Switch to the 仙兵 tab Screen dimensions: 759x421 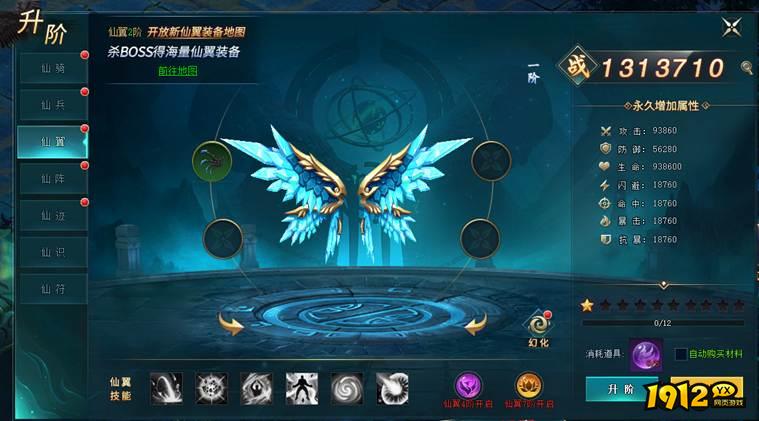52,105
